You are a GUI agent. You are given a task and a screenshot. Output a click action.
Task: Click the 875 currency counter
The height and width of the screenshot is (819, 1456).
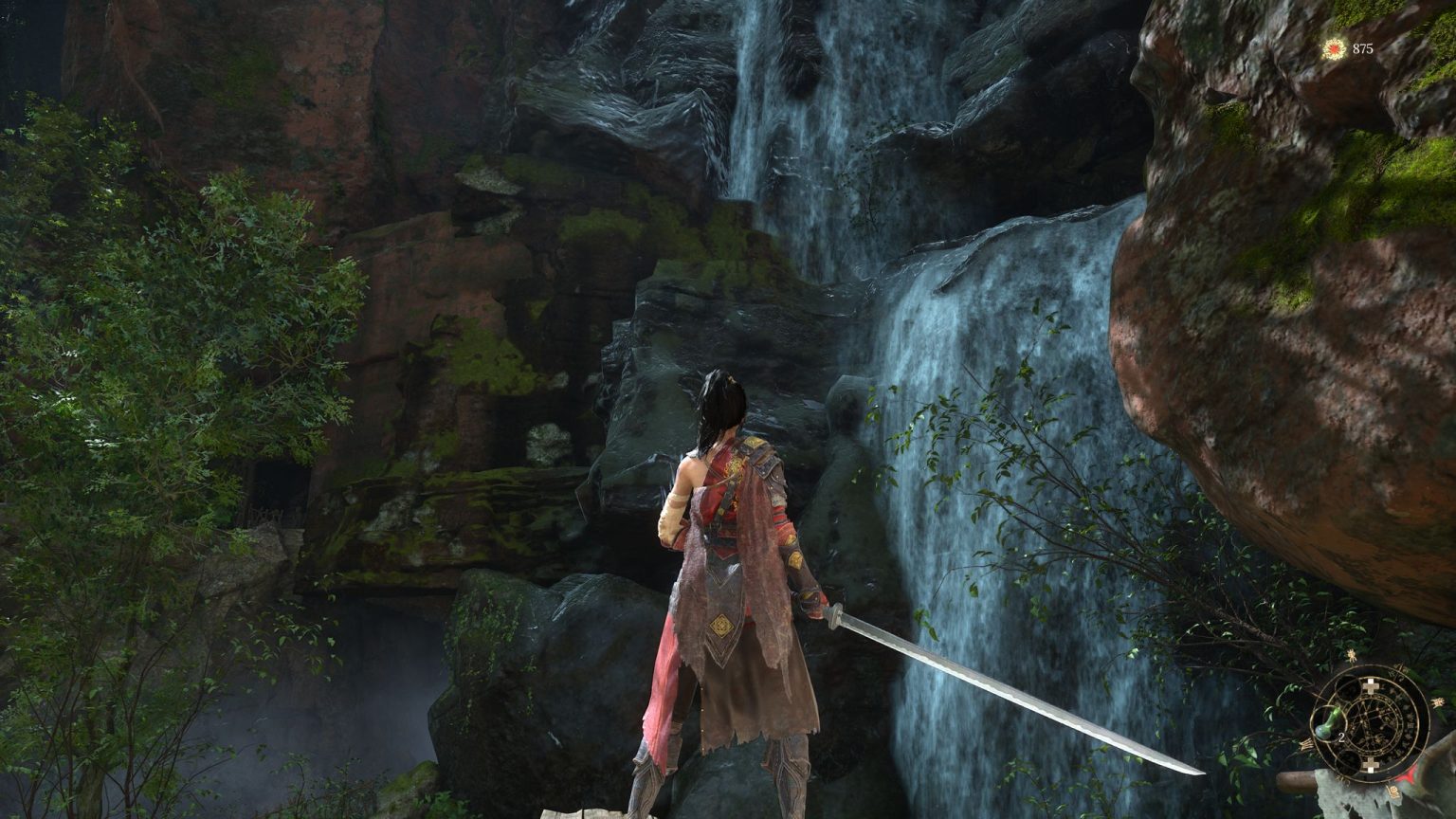coord(1363,47)
